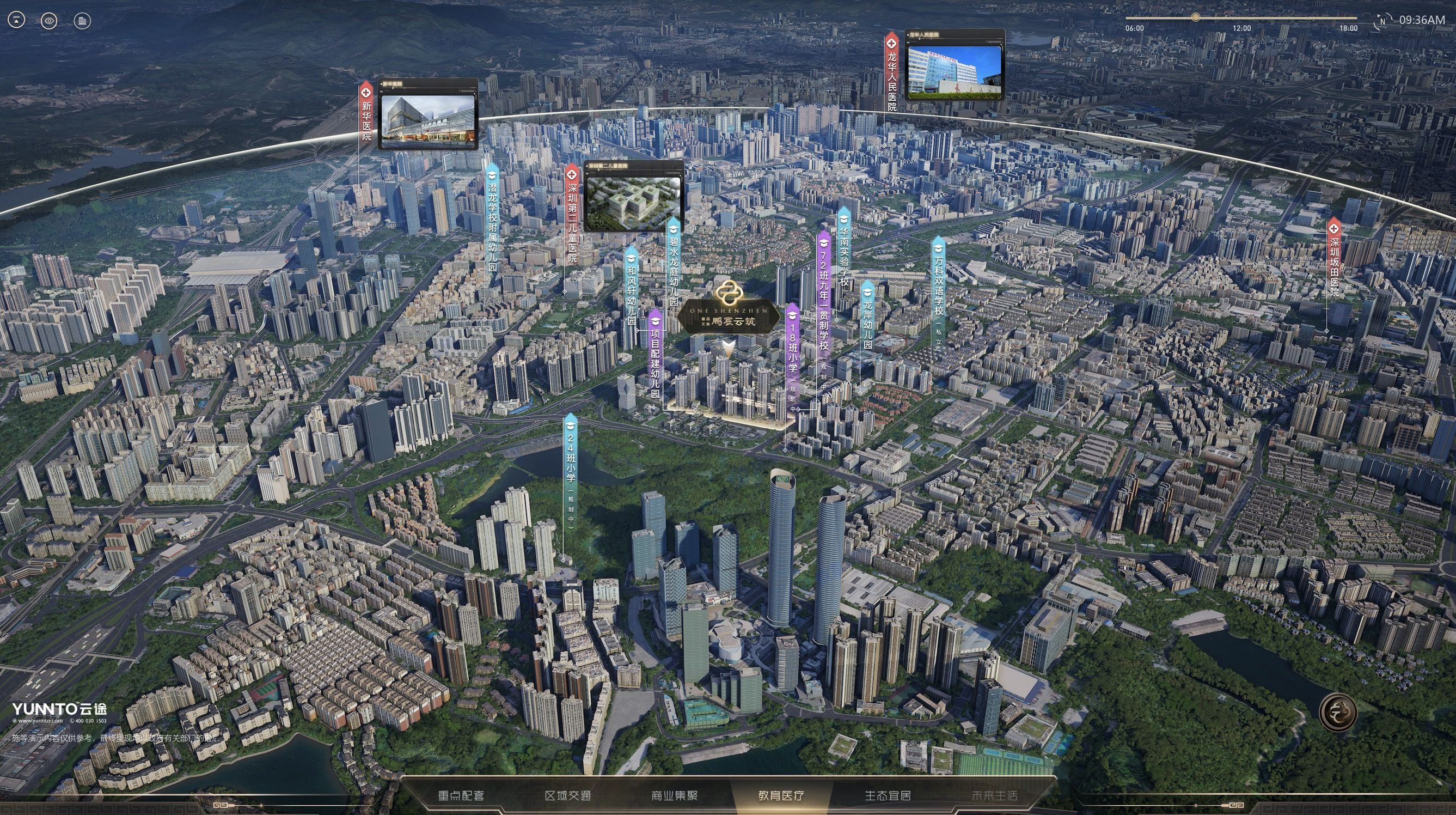This screenshot has height=815, width=1456.
Task: Toggle the eye visibility icon
Action: tap(49, 21)
